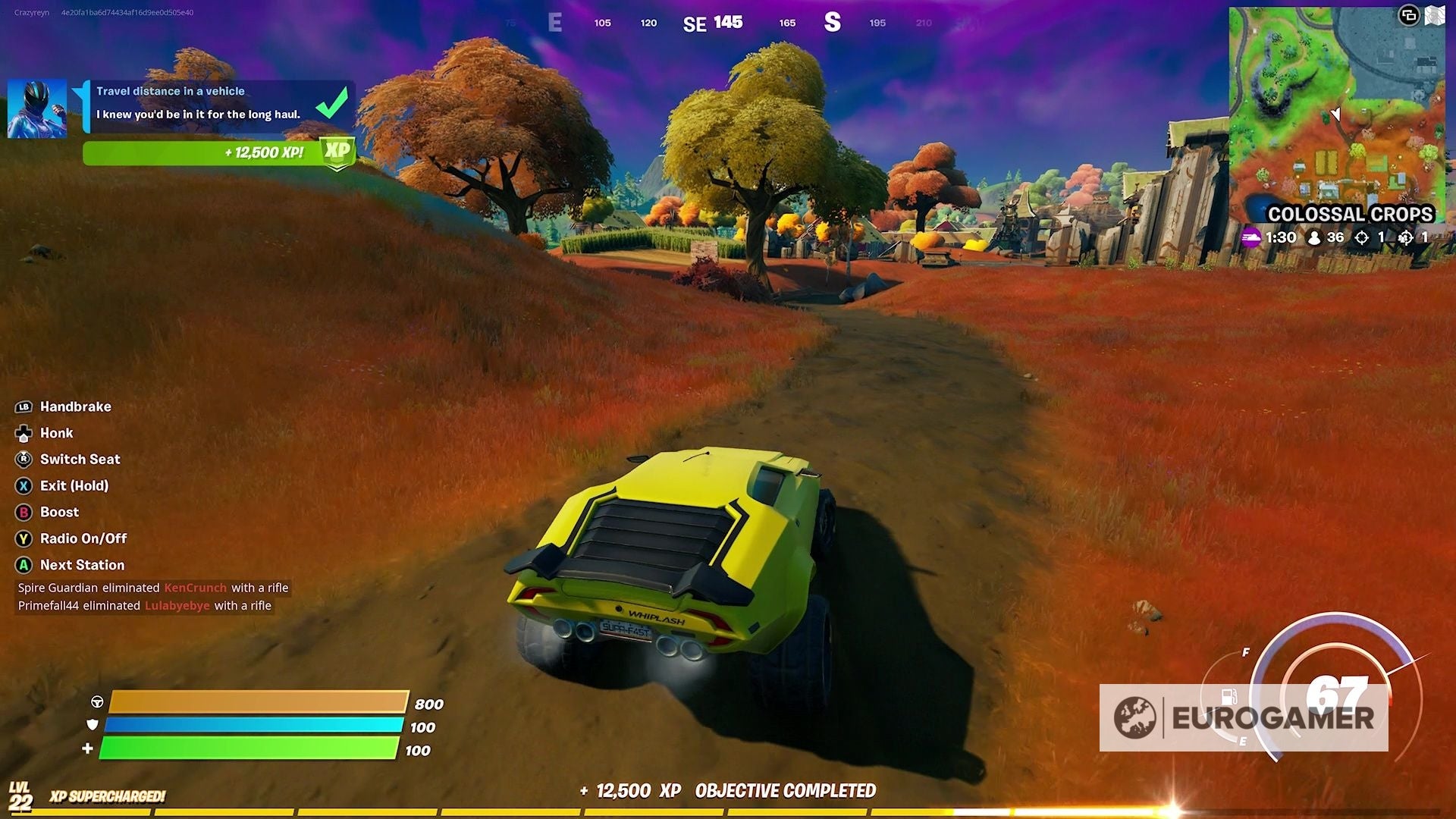Click the players remaining icon near 36
1456x819 pixels.
[x=1313, y=237]
